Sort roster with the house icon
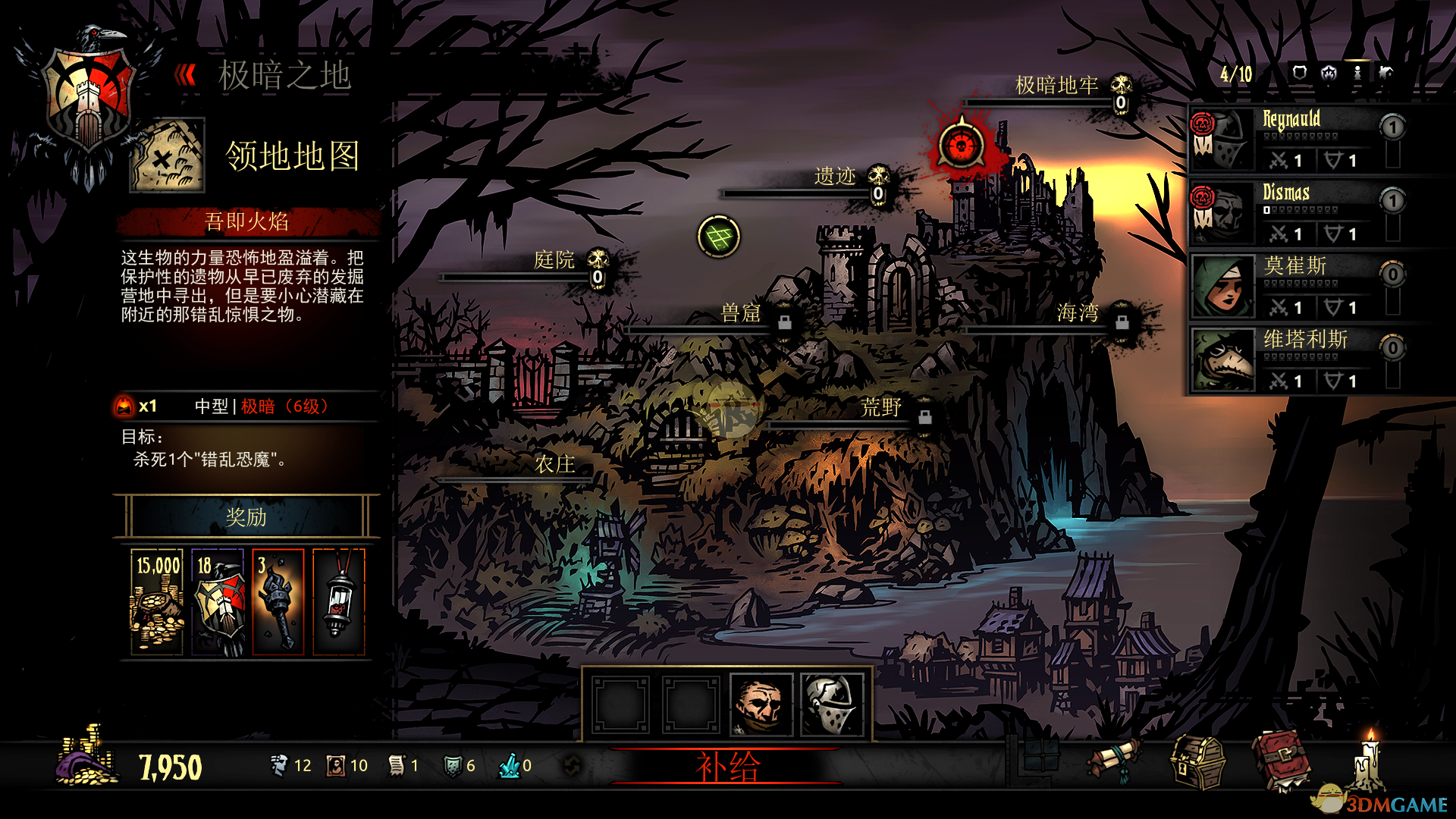Viewport: 1456px width, 819px height. click(1329, 73)
